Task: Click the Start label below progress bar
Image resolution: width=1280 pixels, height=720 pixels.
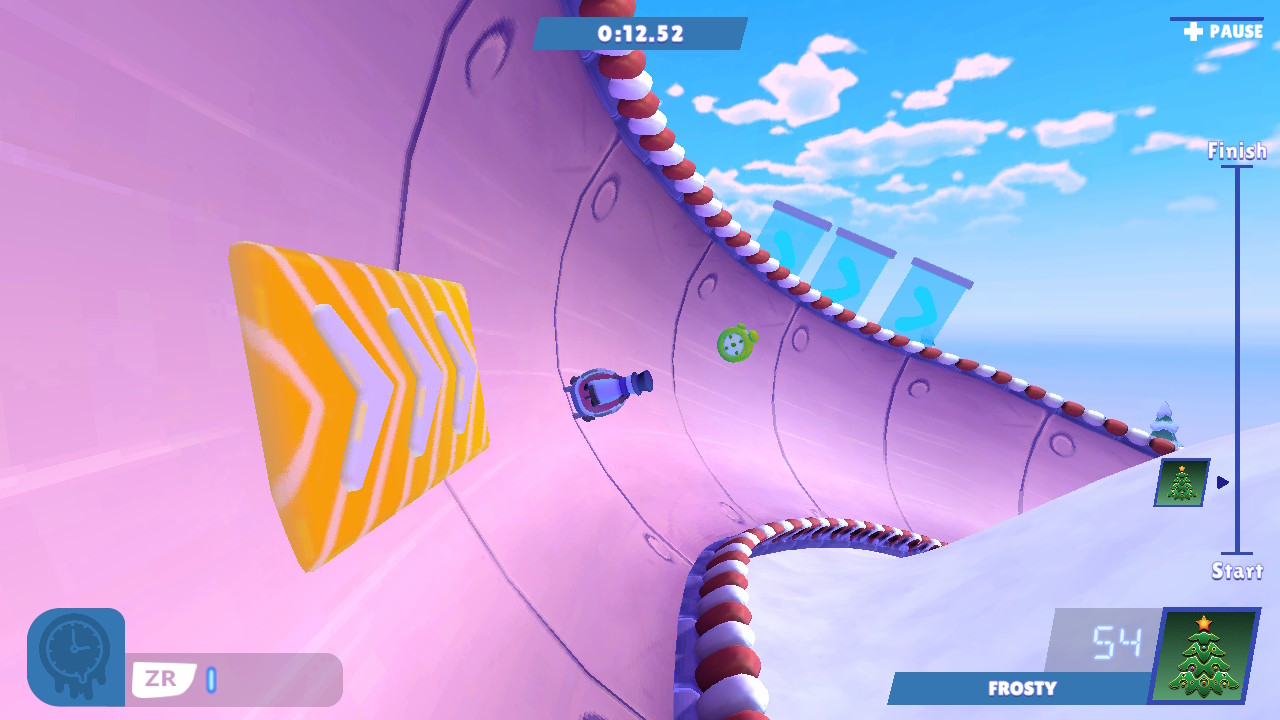Action: coord(1238,573)
